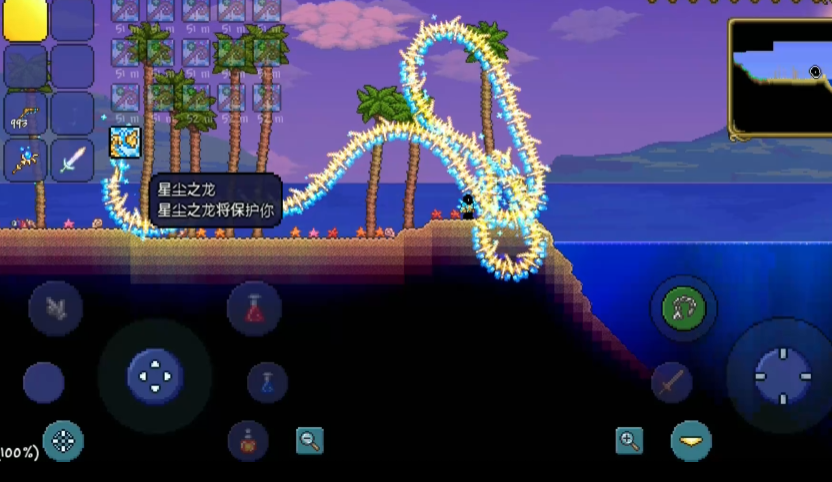Activate the green grappling hook button
The image size is (832, 482).
(x=684, y=308)
